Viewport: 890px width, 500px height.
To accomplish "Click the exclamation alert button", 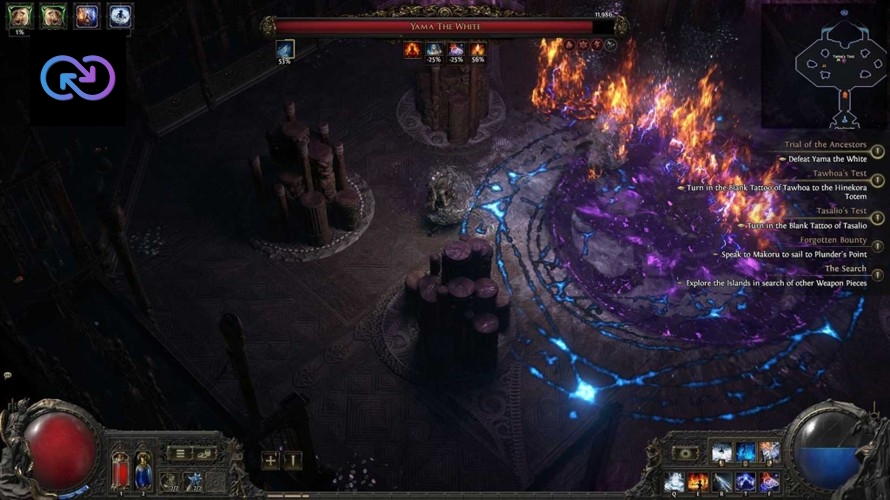I will click(291, 460).
